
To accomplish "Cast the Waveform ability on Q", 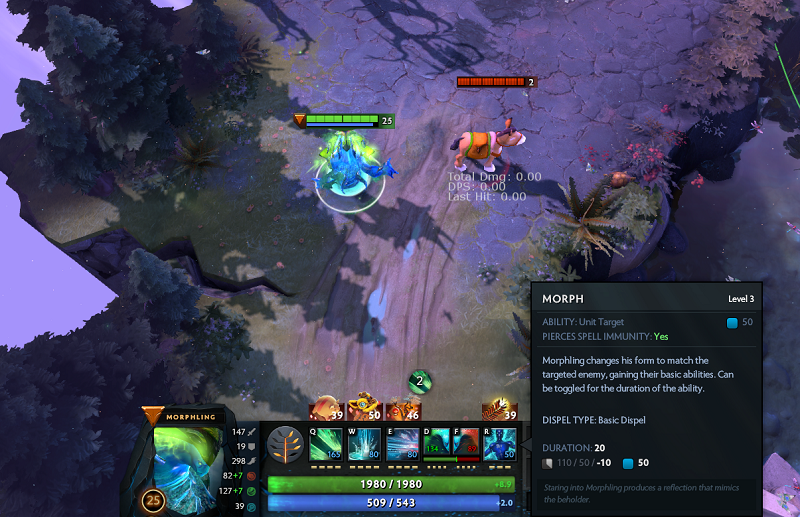I will (326, 445).
